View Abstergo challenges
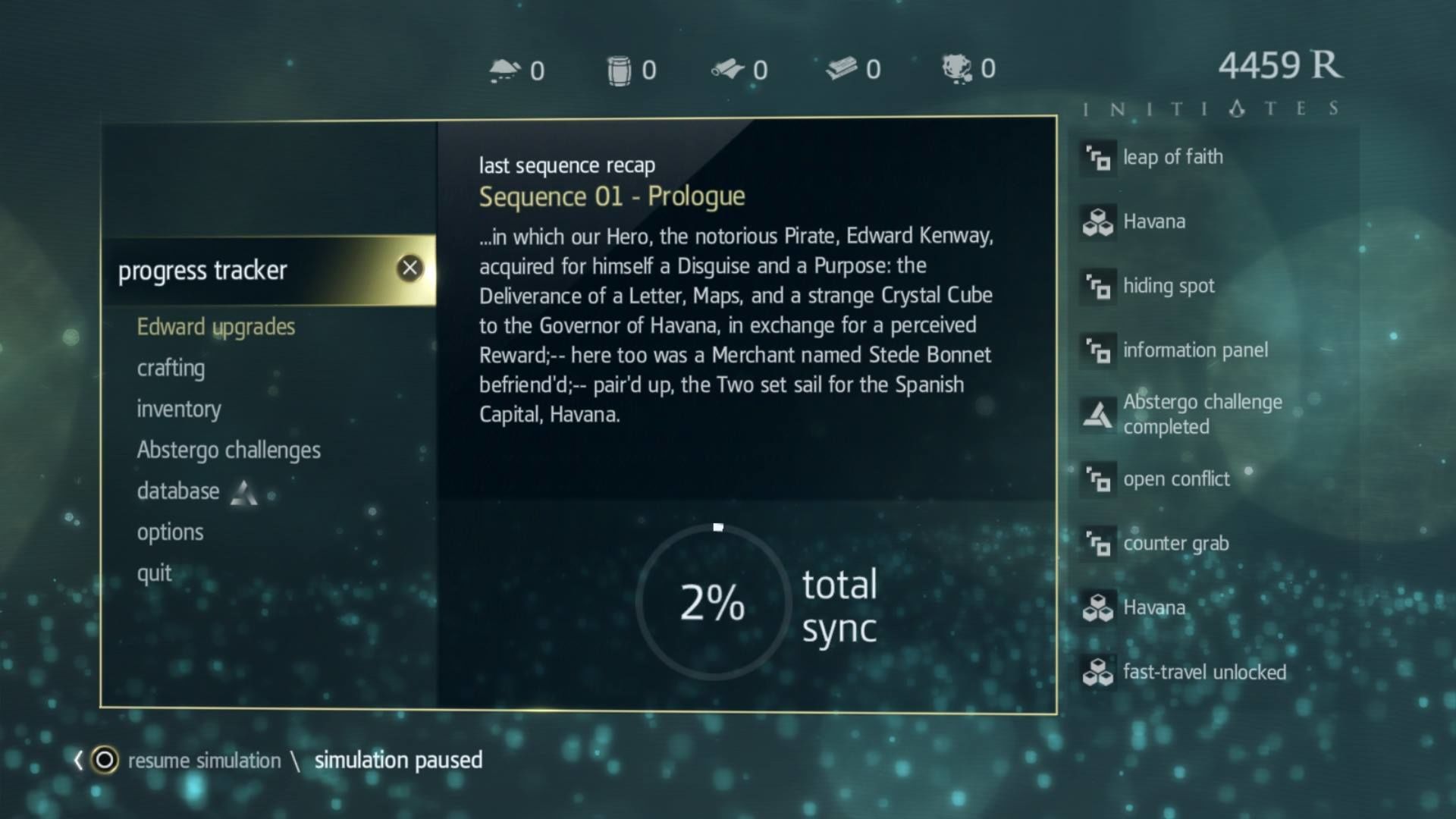The height and width of the screenshot is (819, 1456). (228, 450)
